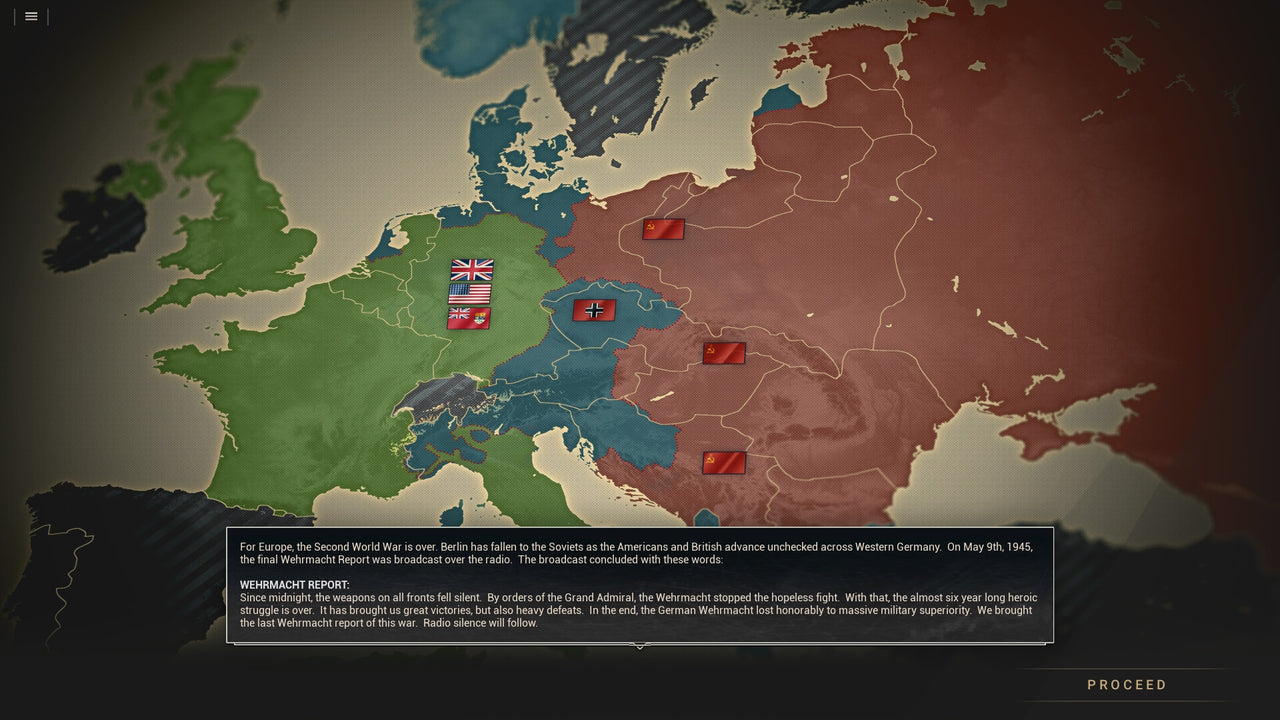Select the northernmost Soviet flag marker
The image size is (1280, 720).
662,228
